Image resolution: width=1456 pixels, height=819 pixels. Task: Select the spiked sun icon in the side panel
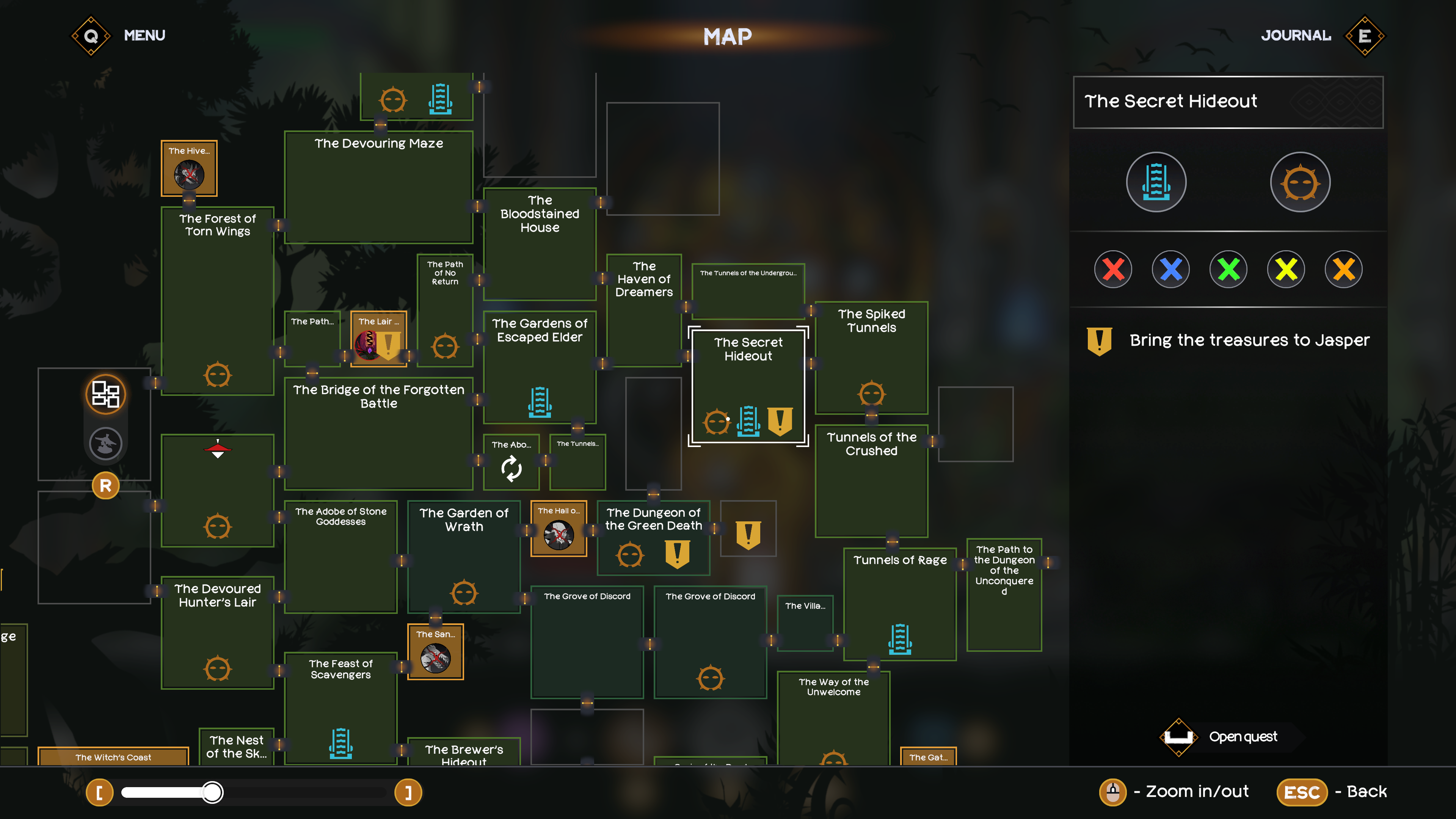click(1300, 182)
